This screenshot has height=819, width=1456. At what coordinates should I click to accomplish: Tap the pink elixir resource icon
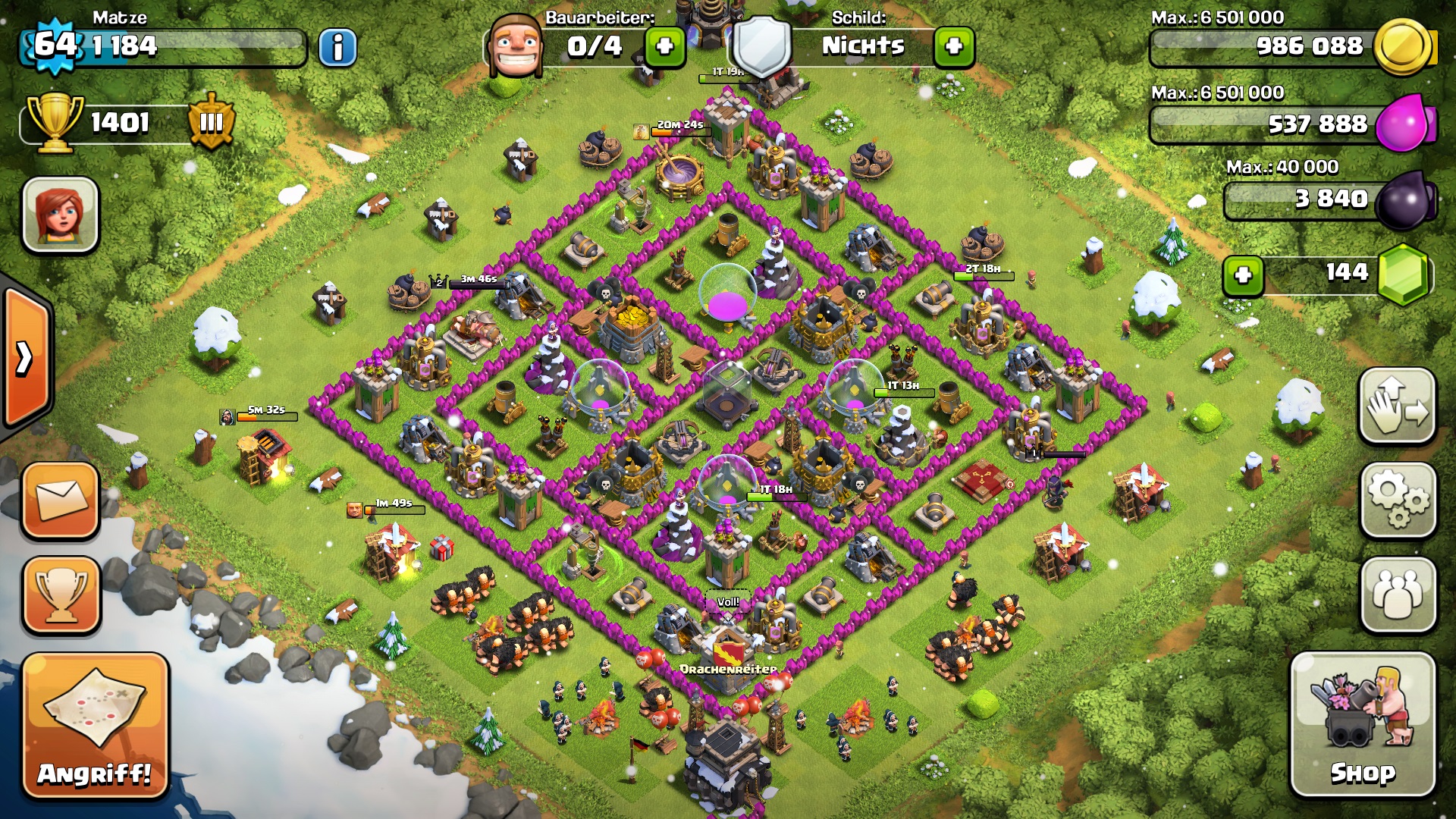coord(1404,124)
